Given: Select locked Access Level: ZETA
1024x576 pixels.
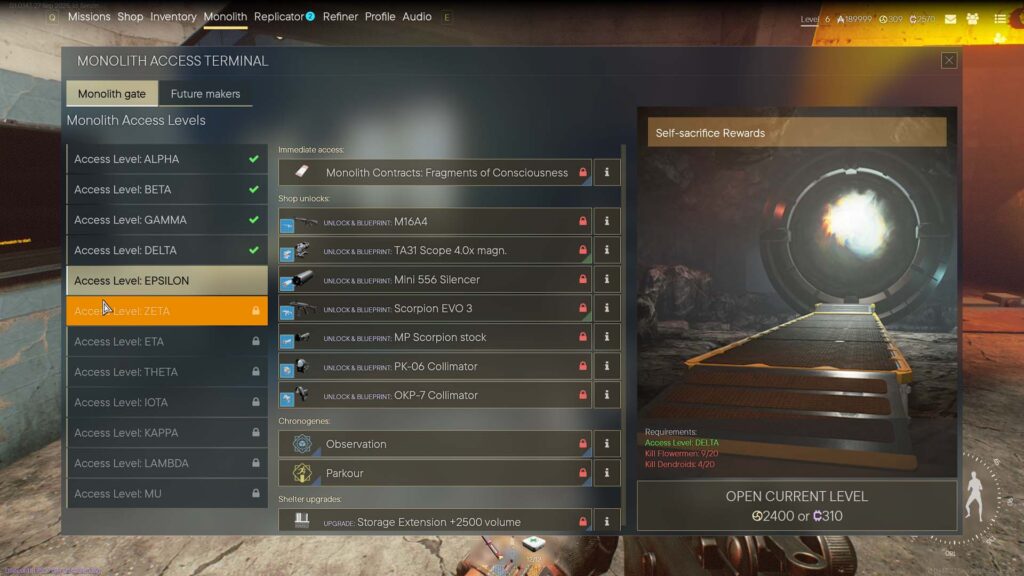Looking at the screenshot, I should point(167,311).
